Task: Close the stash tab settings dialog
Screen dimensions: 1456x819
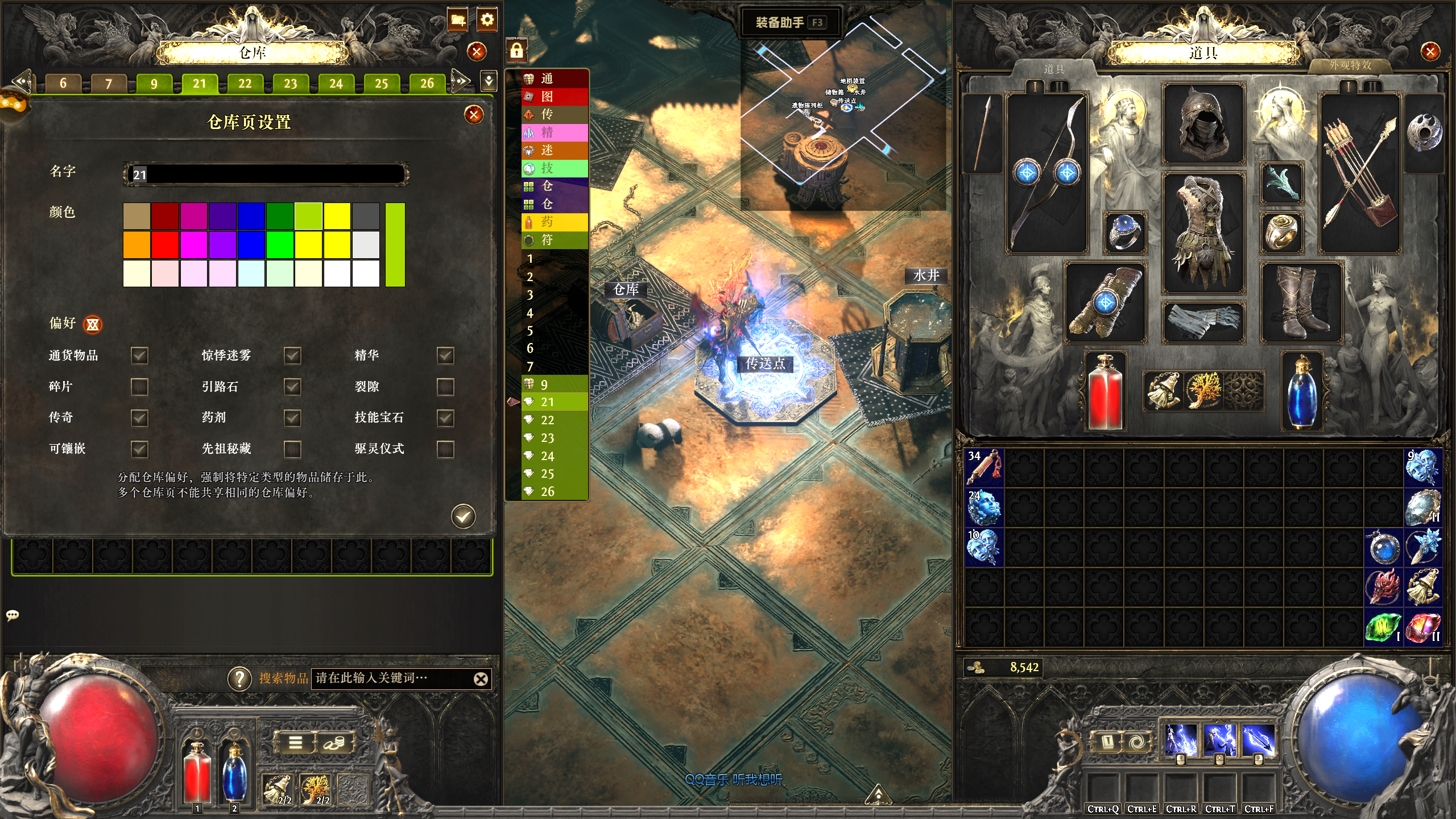Action: click(x=473, y=115)
